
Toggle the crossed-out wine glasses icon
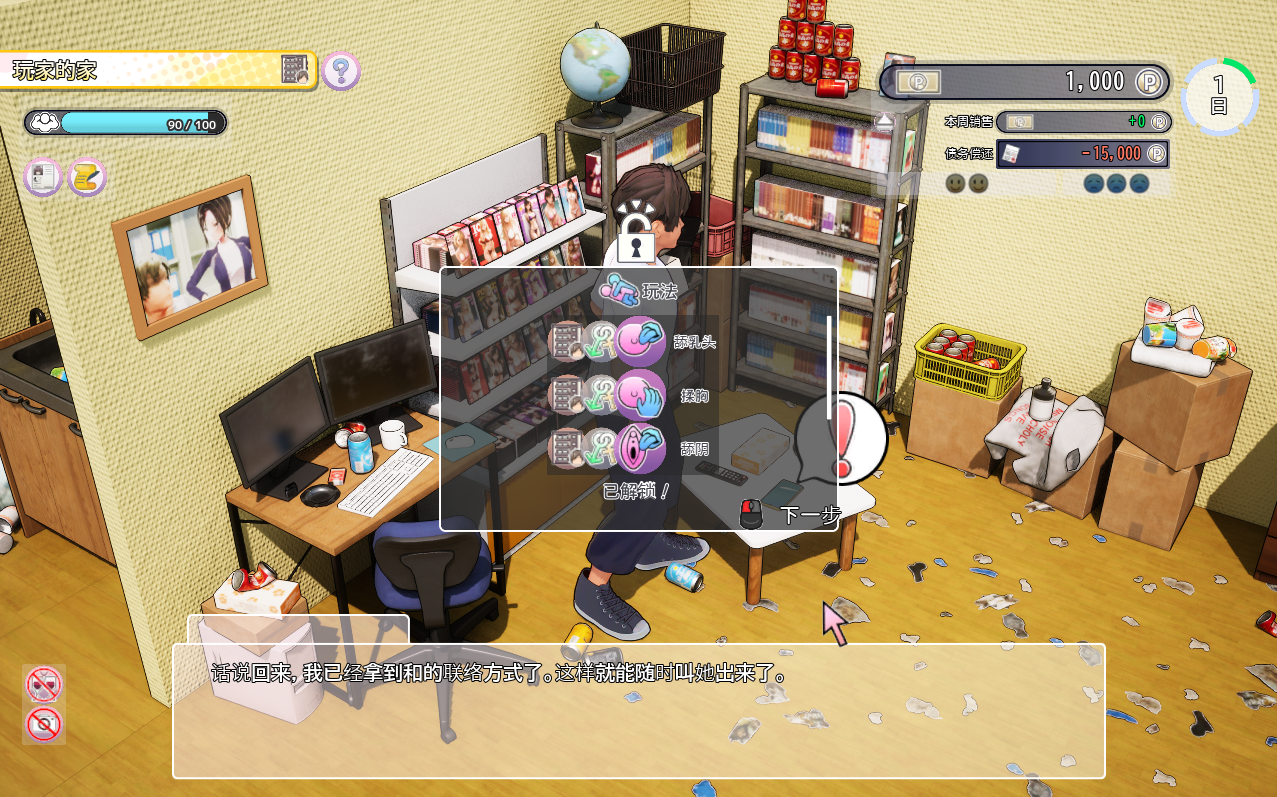44,685
